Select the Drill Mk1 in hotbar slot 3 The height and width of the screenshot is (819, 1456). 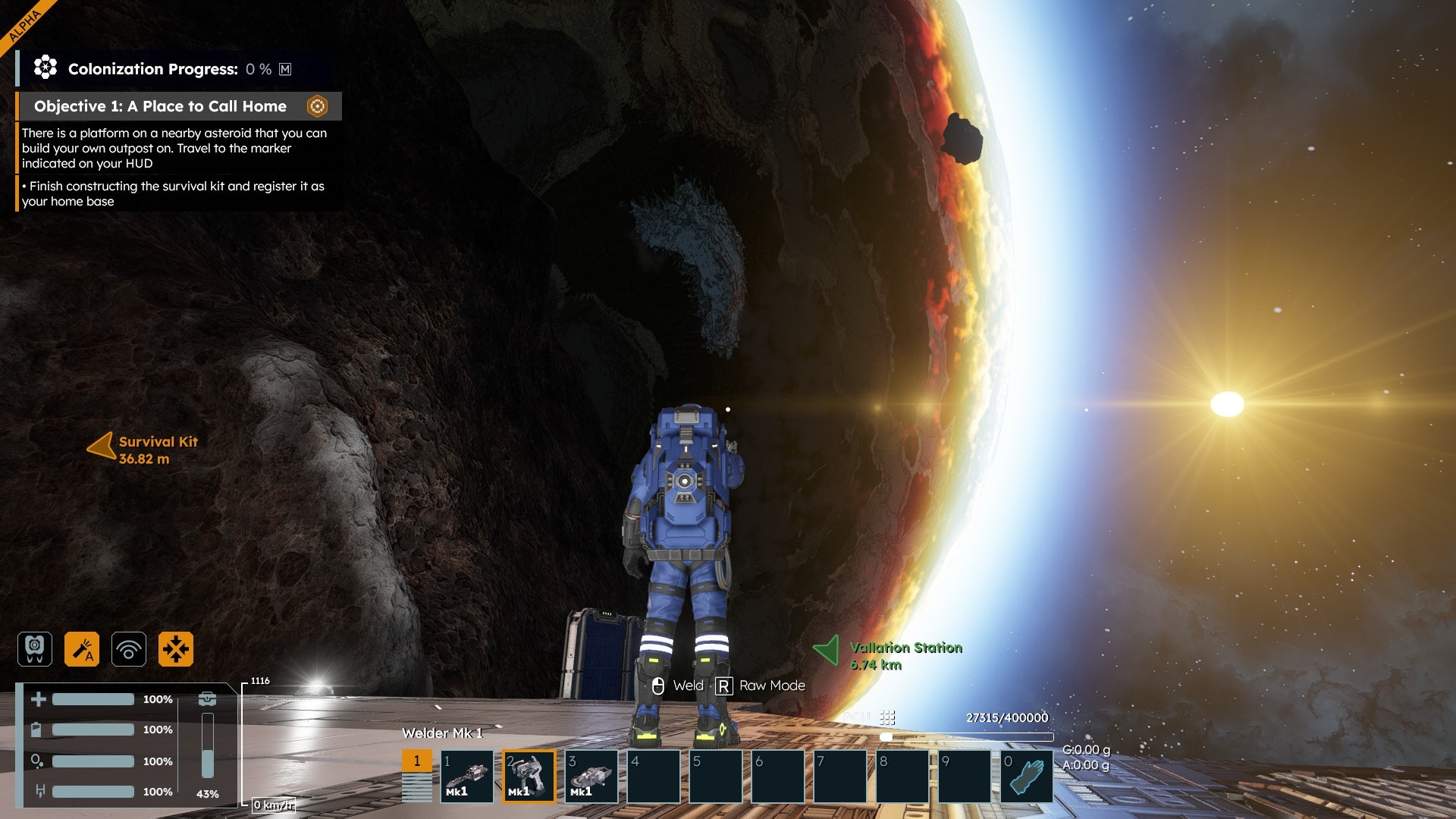591,776
